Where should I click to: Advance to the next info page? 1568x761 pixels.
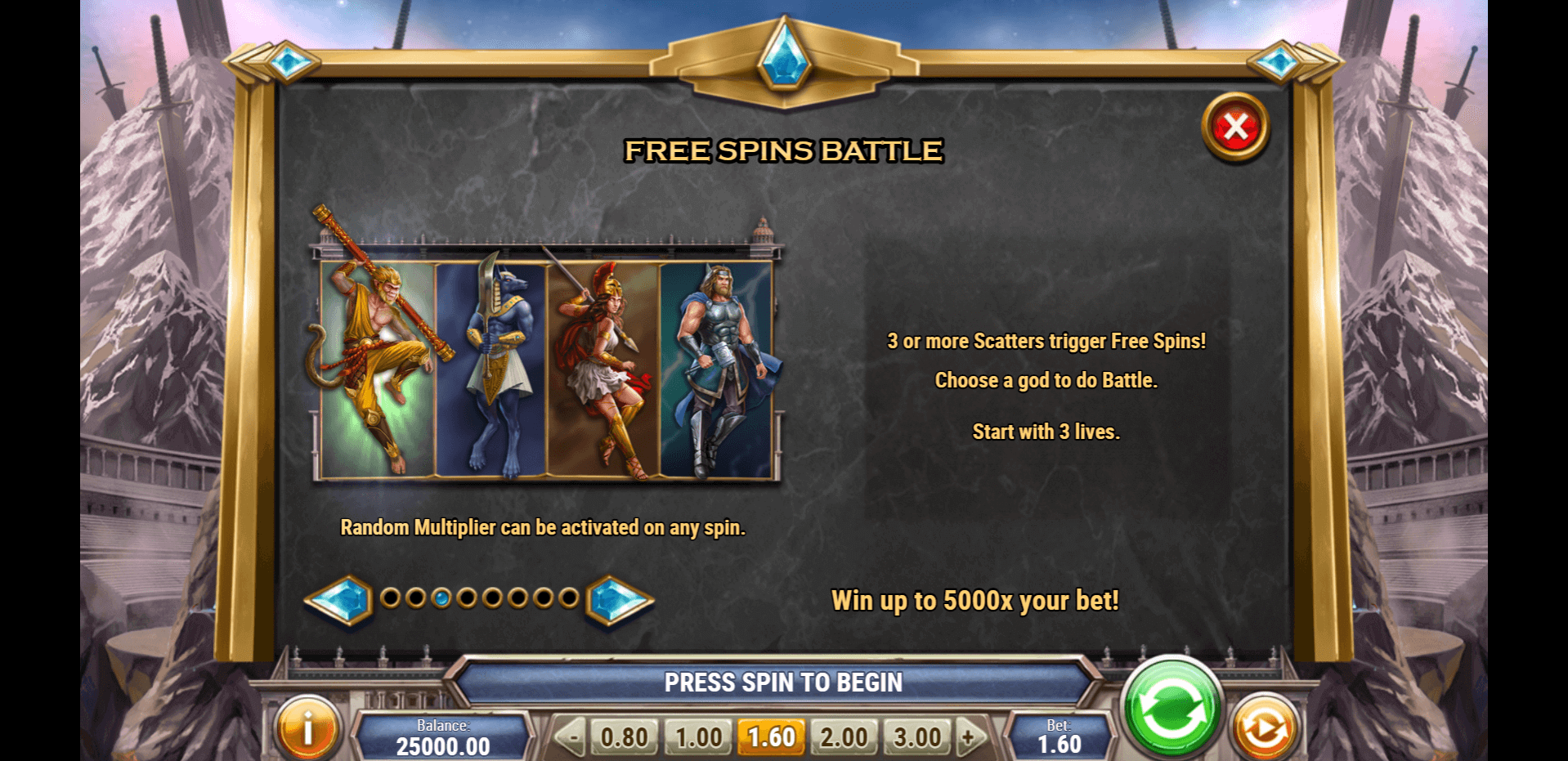pos(619,600)
